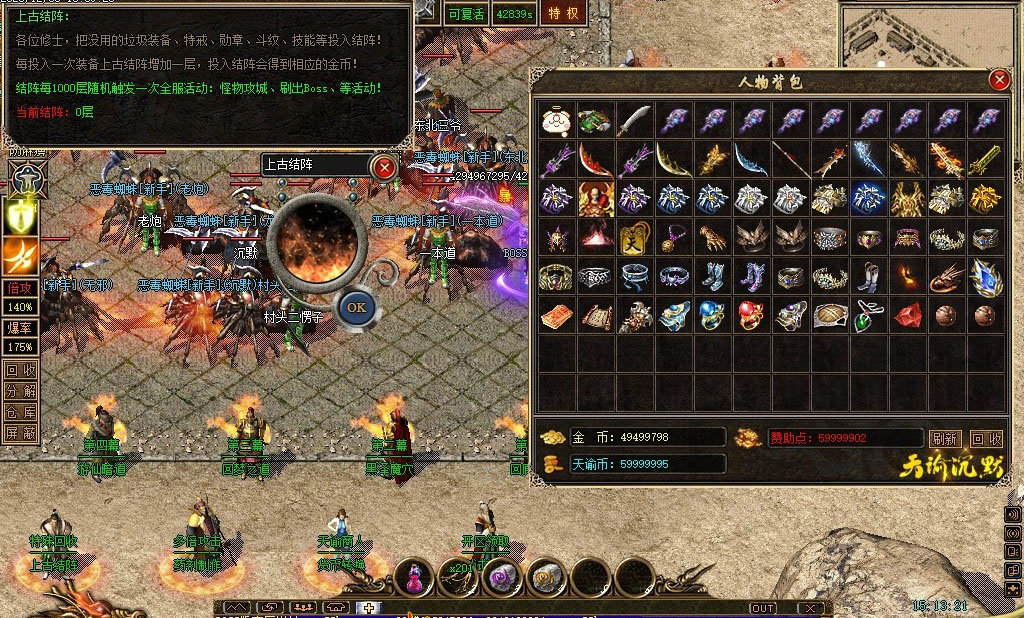
Task: Use the pink potion in the hotbar
Action: (x=413, y=576)
